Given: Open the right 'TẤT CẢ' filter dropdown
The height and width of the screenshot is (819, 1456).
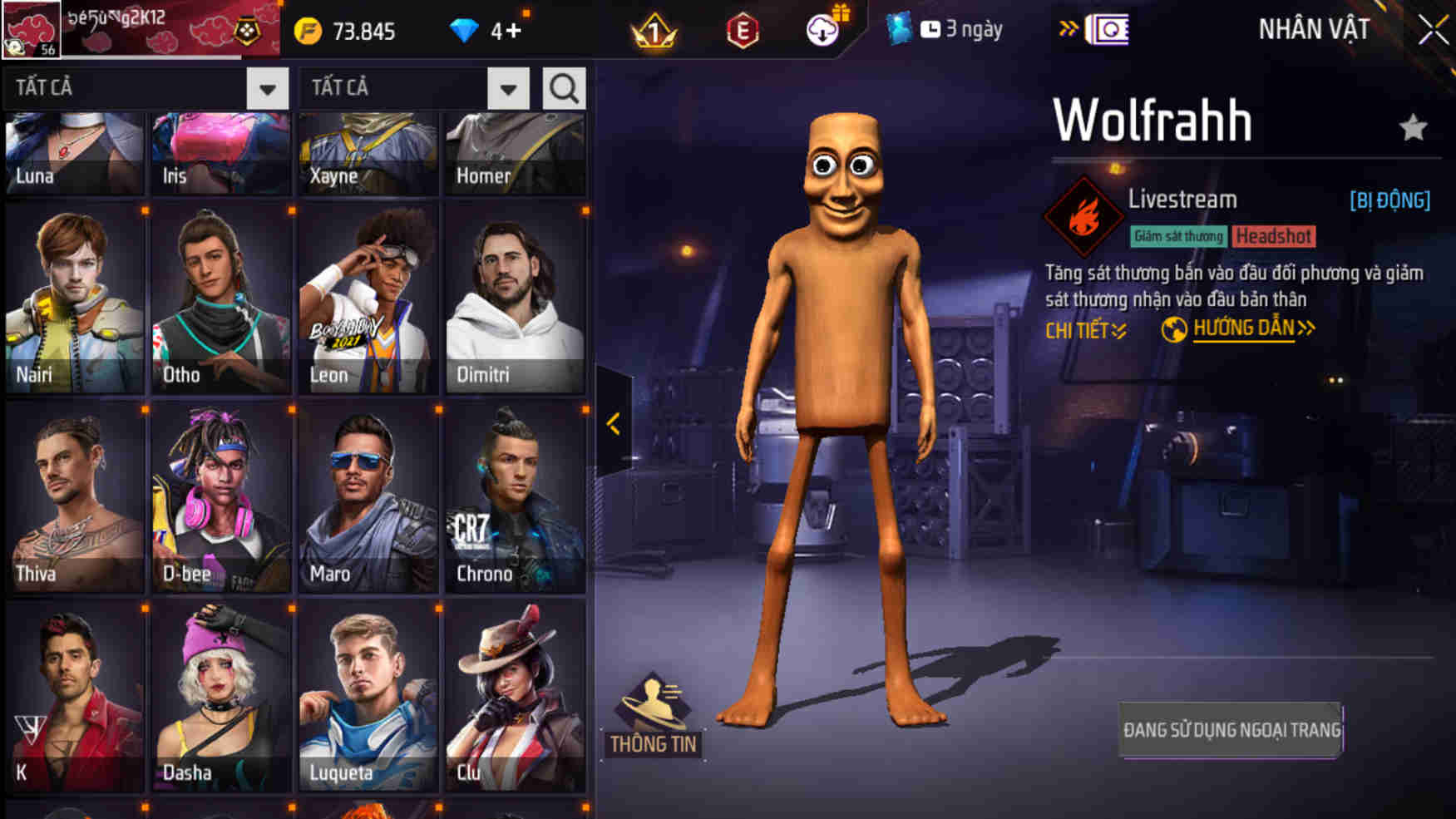Looking at the screenshot, I should click(x=509, y=86).
